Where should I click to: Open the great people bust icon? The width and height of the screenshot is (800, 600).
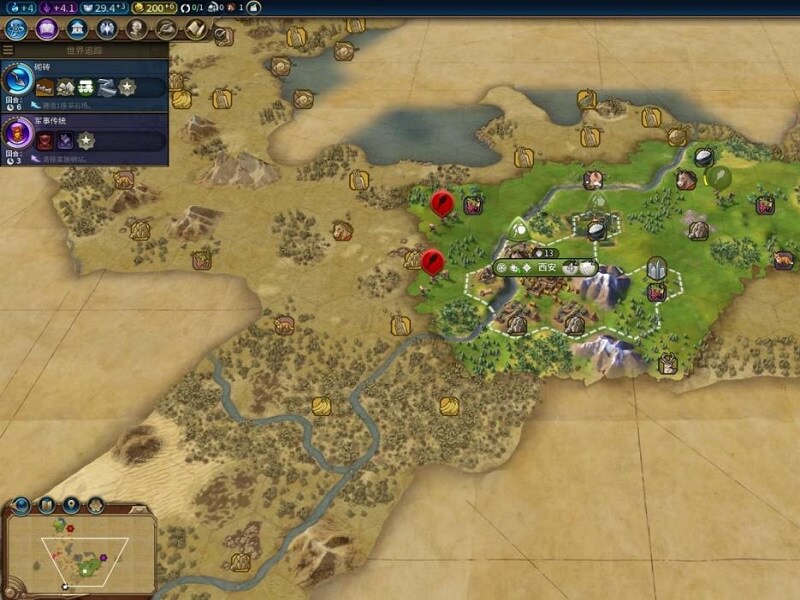135,29
